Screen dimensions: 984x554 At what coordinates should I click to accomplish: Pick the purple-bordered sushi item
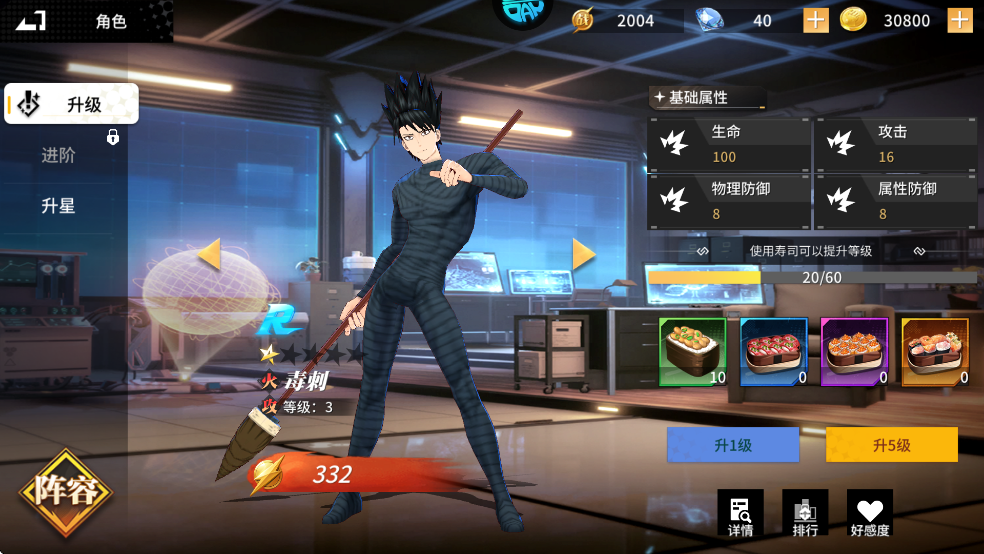(854, 352)
